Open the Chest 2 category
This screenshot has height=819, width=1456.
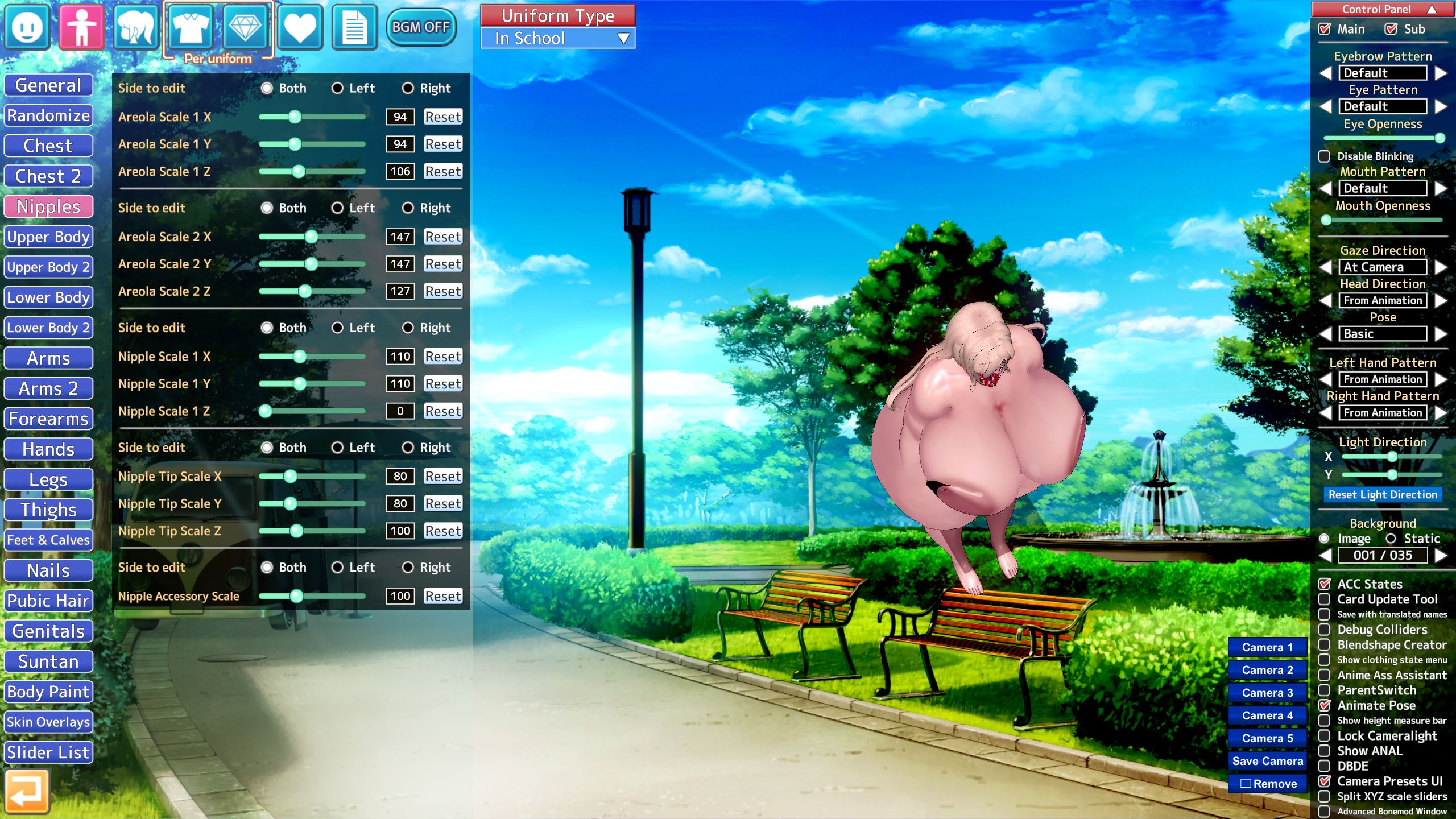48,176
